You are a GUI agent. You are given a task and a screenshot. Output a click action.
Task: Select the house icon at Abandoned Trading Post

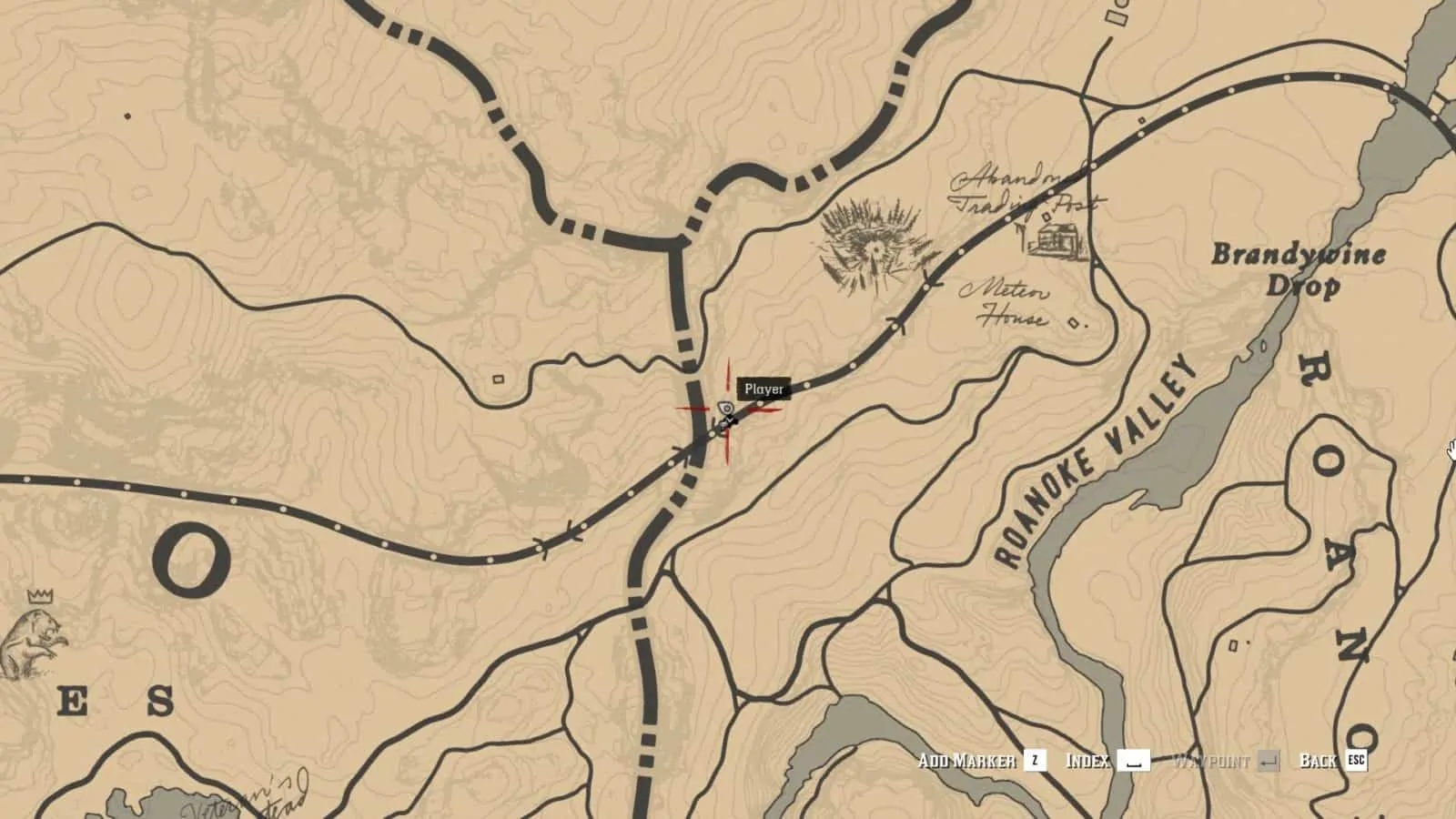click(x=1058, y=240)
